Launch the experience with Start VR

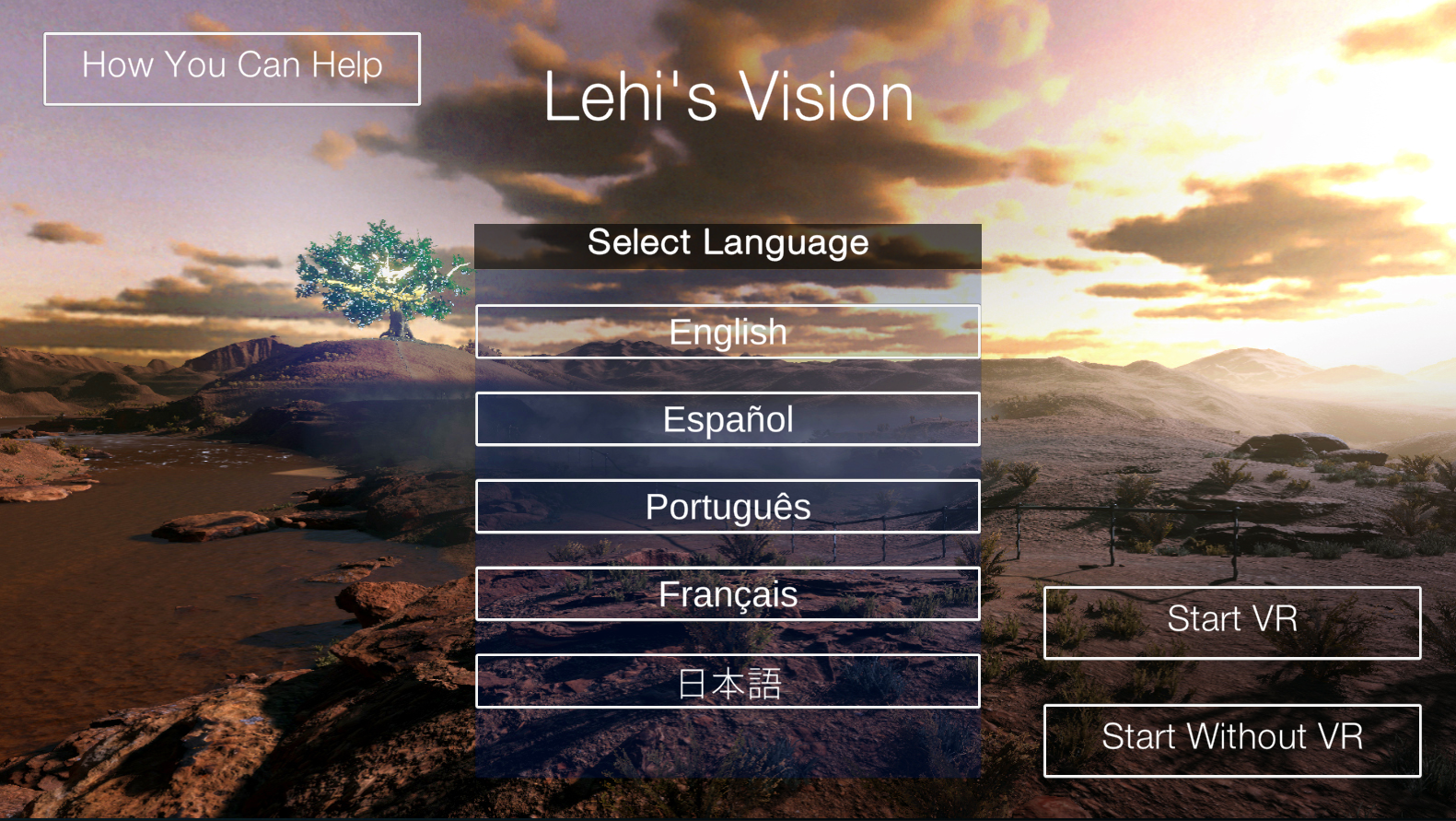(x=1232, y=622)
